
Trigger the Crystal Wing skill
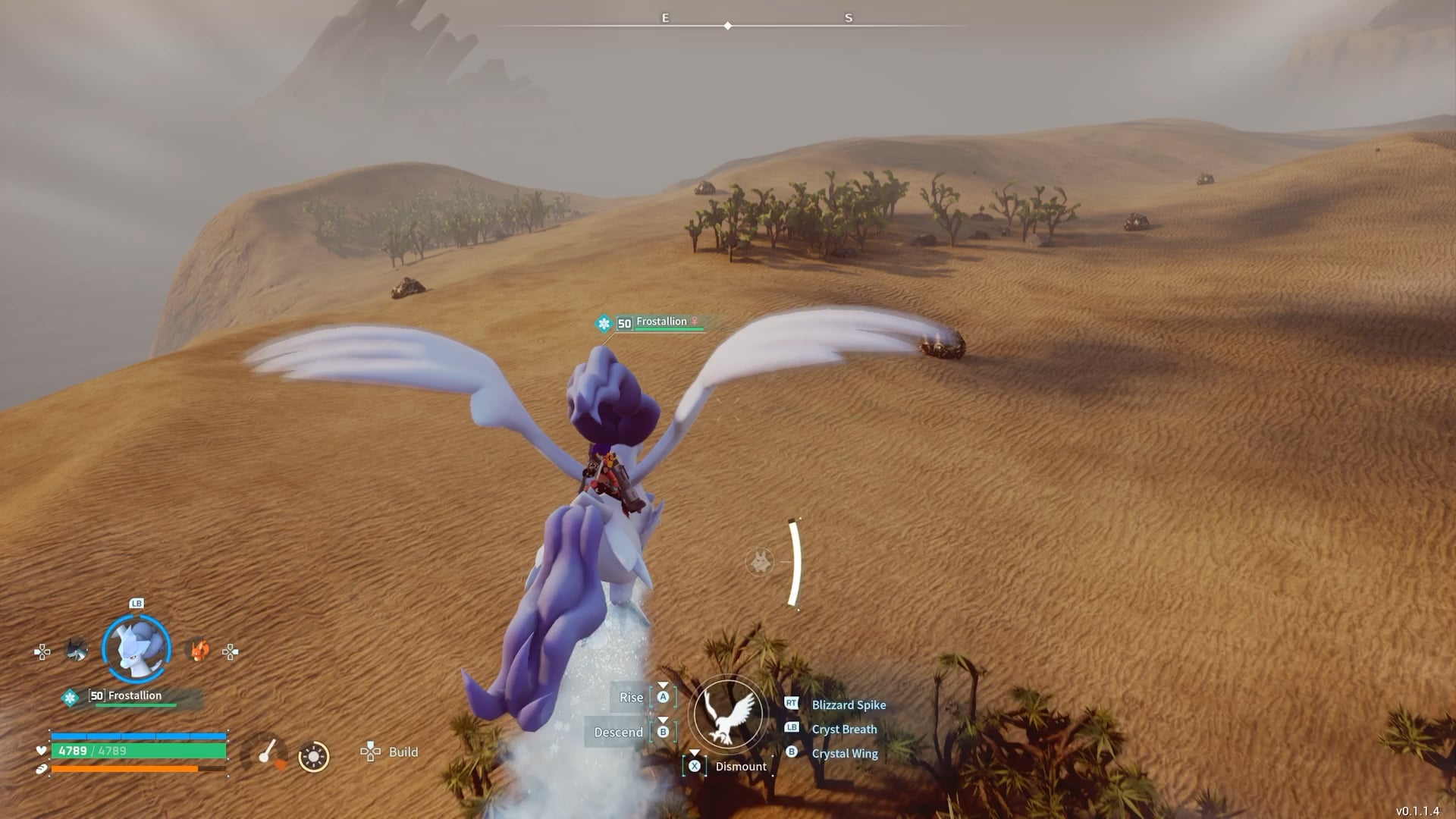[x=844, y=753]
